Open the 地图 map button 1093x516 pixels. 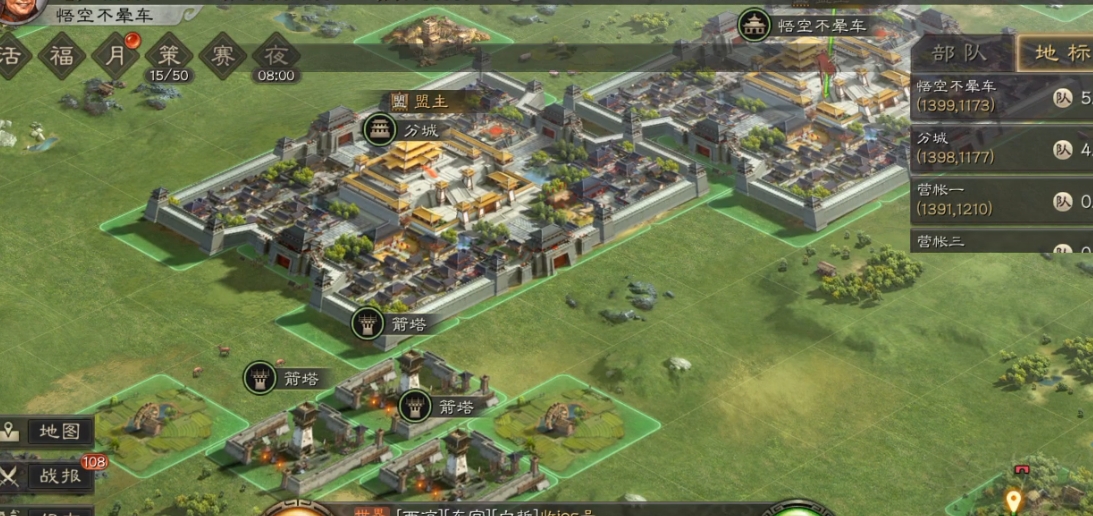[x=48, y=432]
